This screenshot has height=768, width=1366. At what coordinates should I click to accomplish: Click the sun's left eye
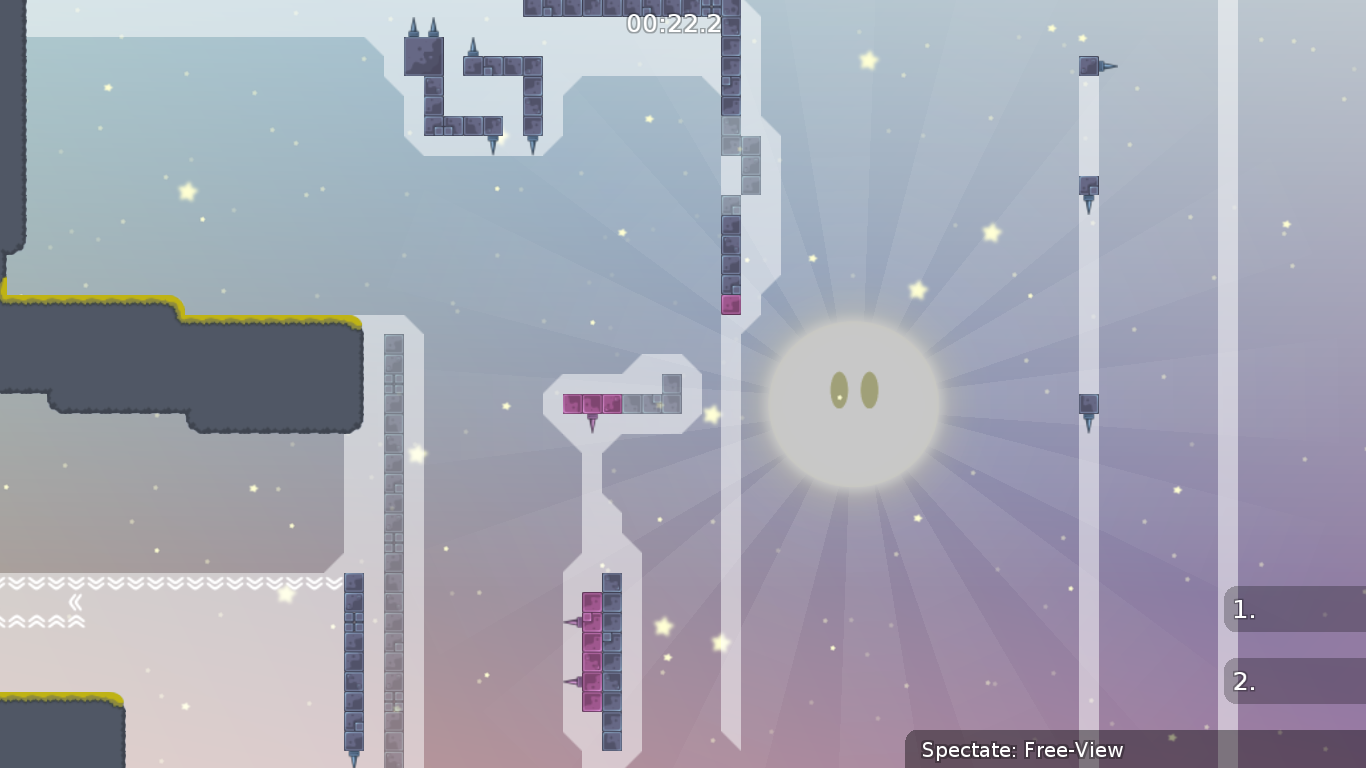[x=836, y=390]
